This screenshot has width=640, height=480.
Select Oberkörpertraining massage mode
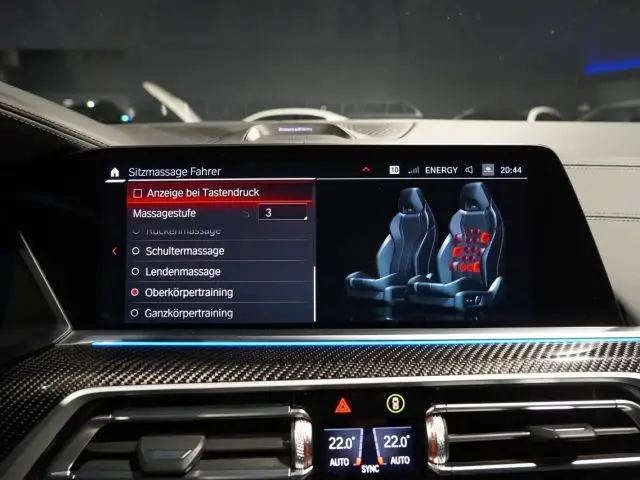tap(189, 292)
